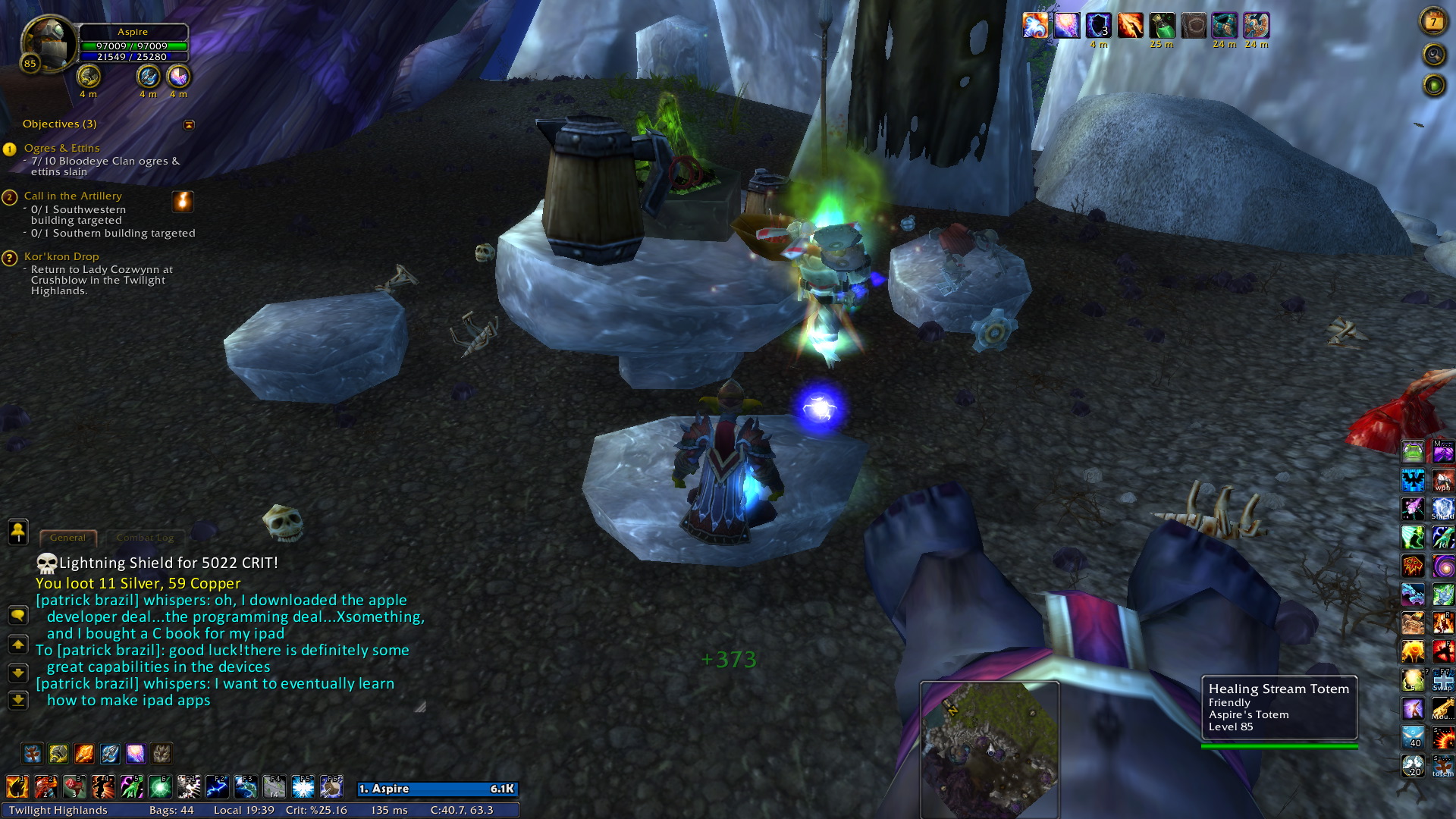Use the golden key mount button
This screenshot has width=1456, height=819.
tap(1442, 709)
